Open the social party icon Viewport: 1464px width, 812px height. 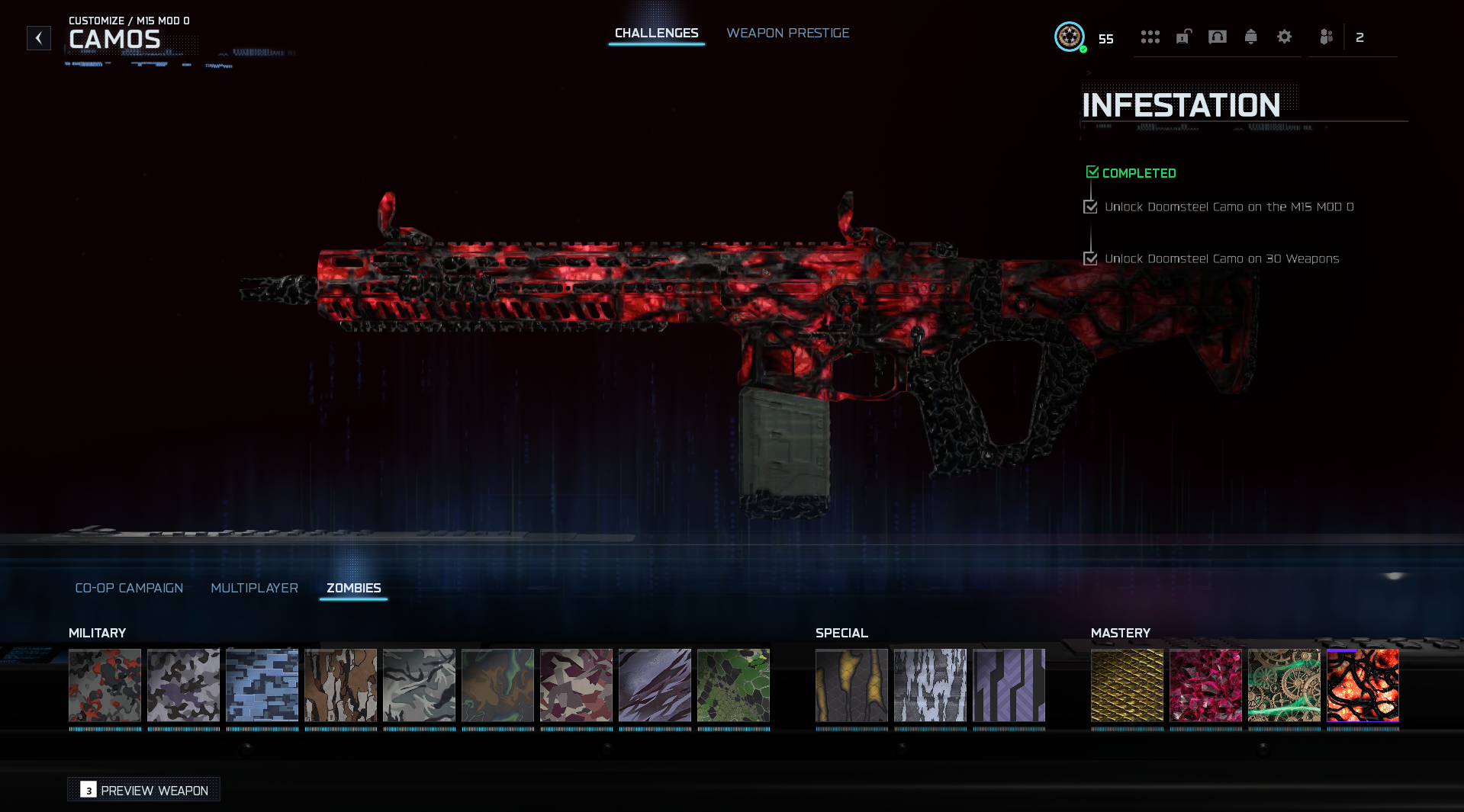click(x=1326, y=37)
